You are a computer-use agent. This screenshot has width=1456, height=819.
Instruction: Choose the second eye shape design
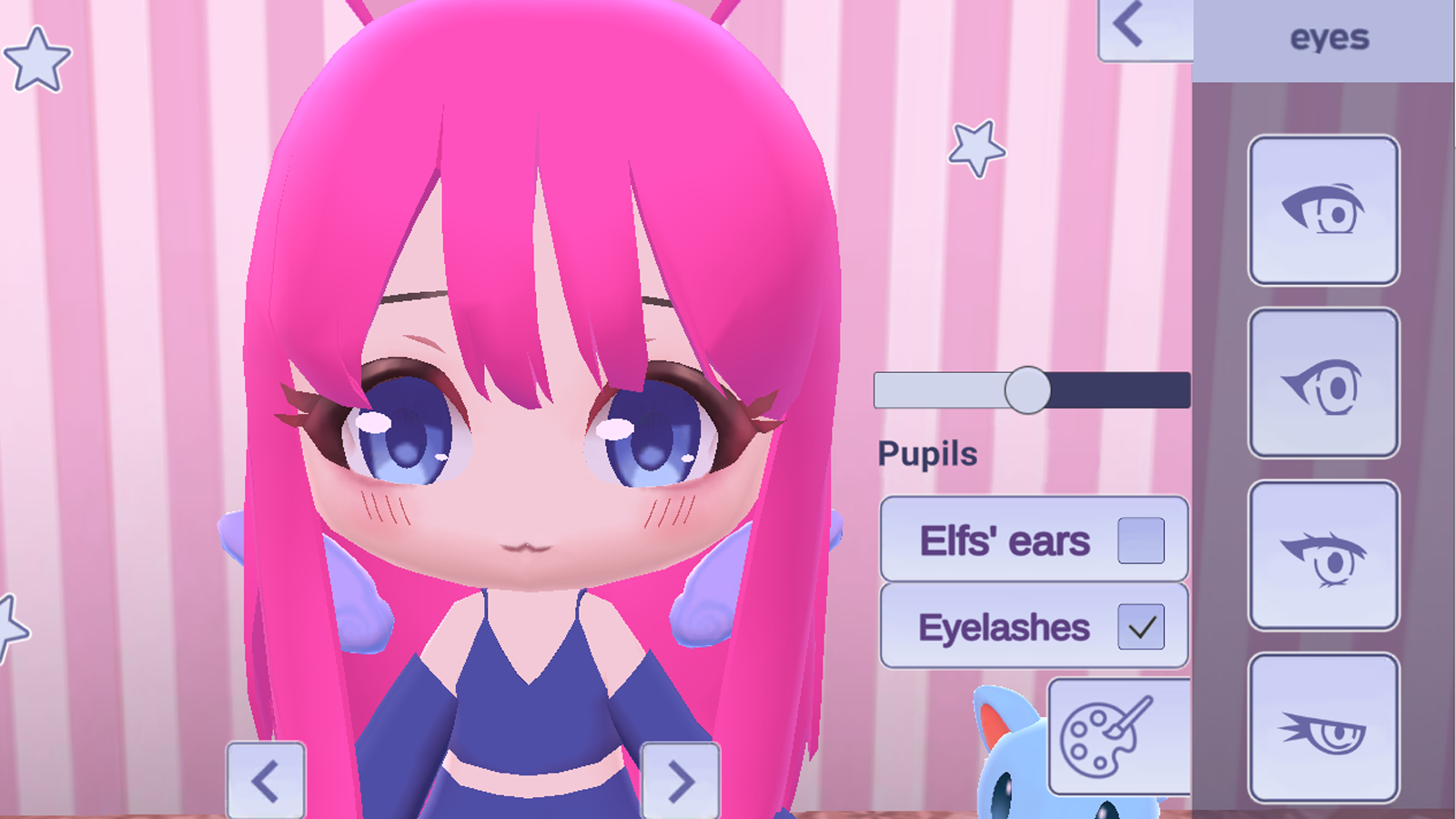click(x=1323, y=381)
